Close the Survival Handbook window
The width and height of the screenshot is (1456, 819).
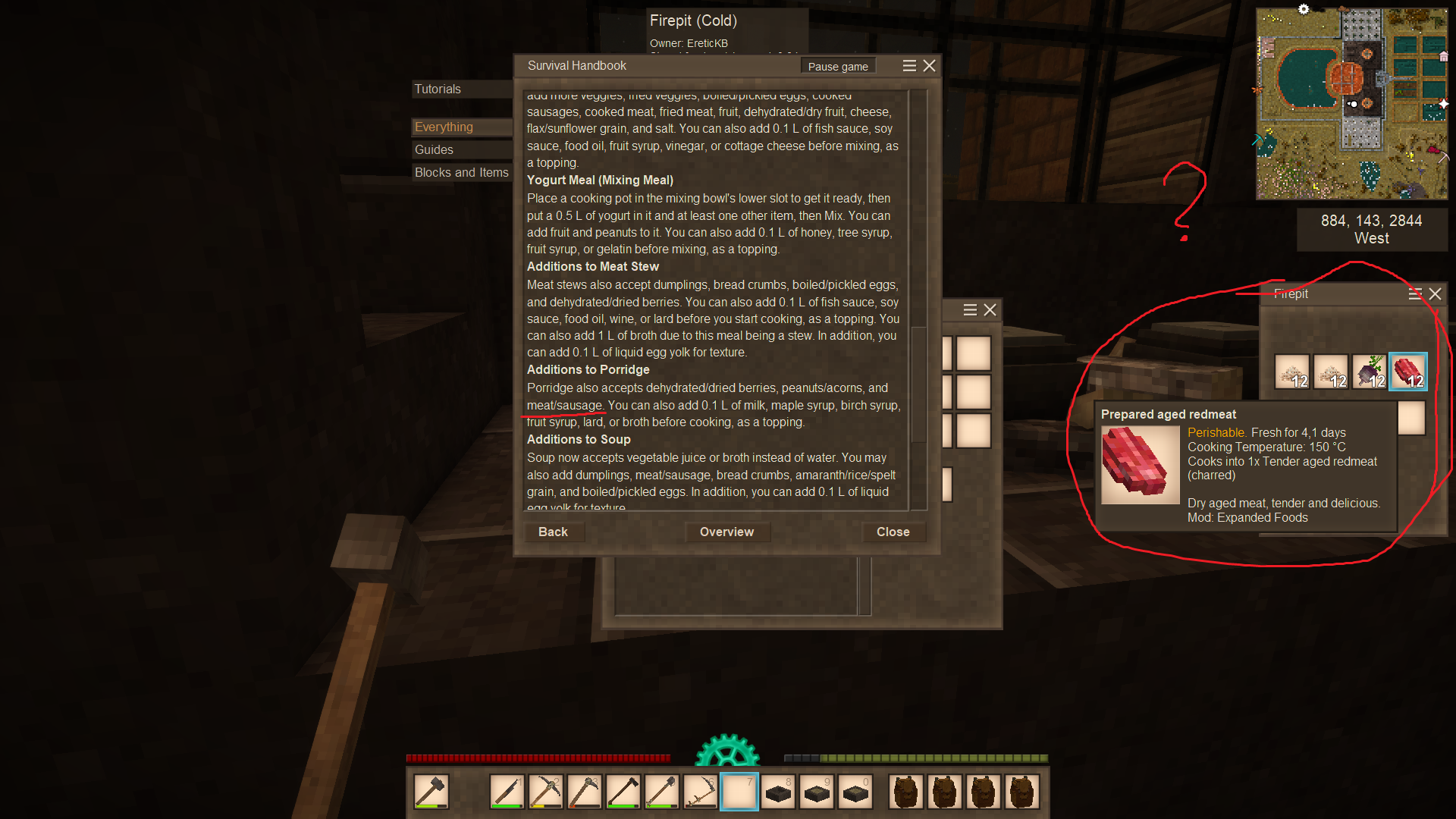click(x=929, y=66)
